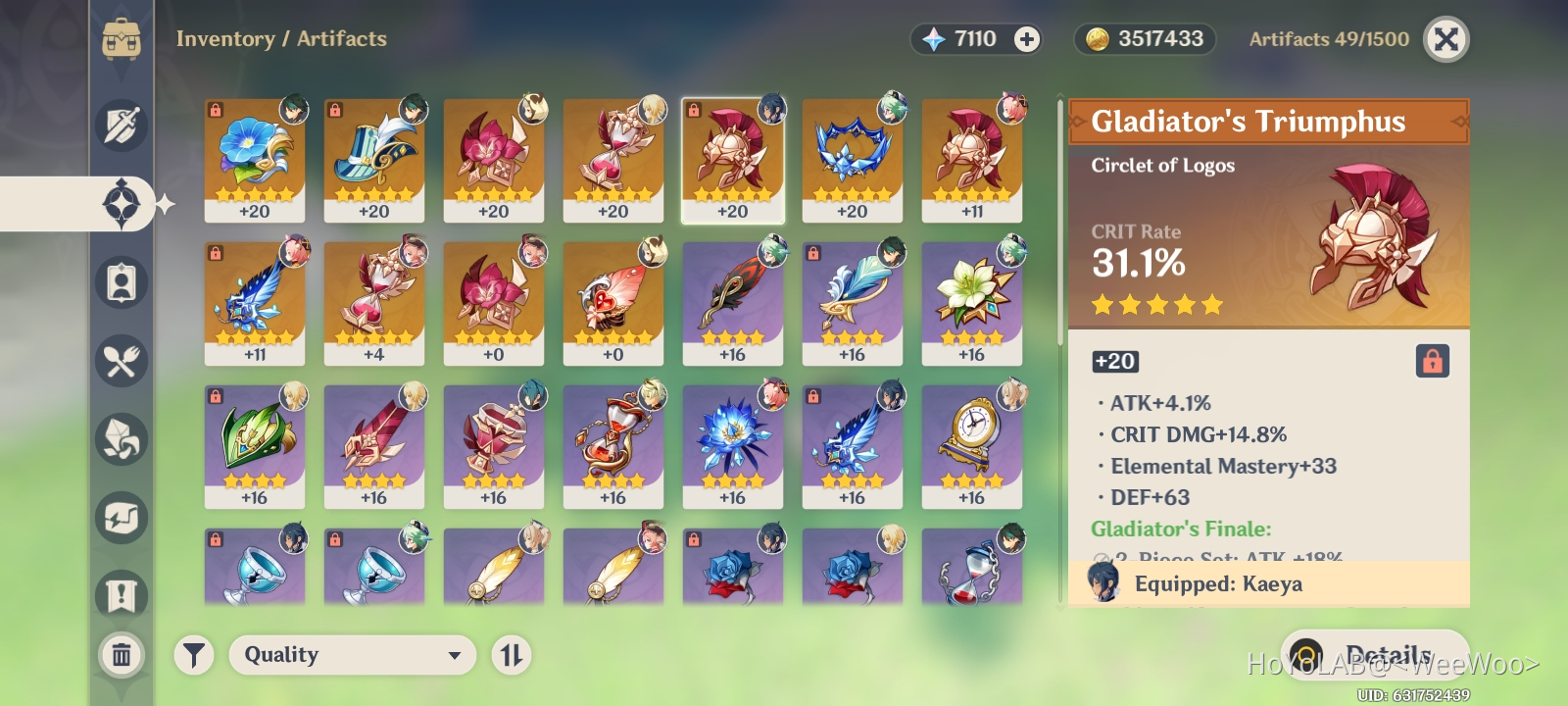Click the plus button beside the Primogem count
This screenshot has height=706, width=1568.
(1025, 39)
